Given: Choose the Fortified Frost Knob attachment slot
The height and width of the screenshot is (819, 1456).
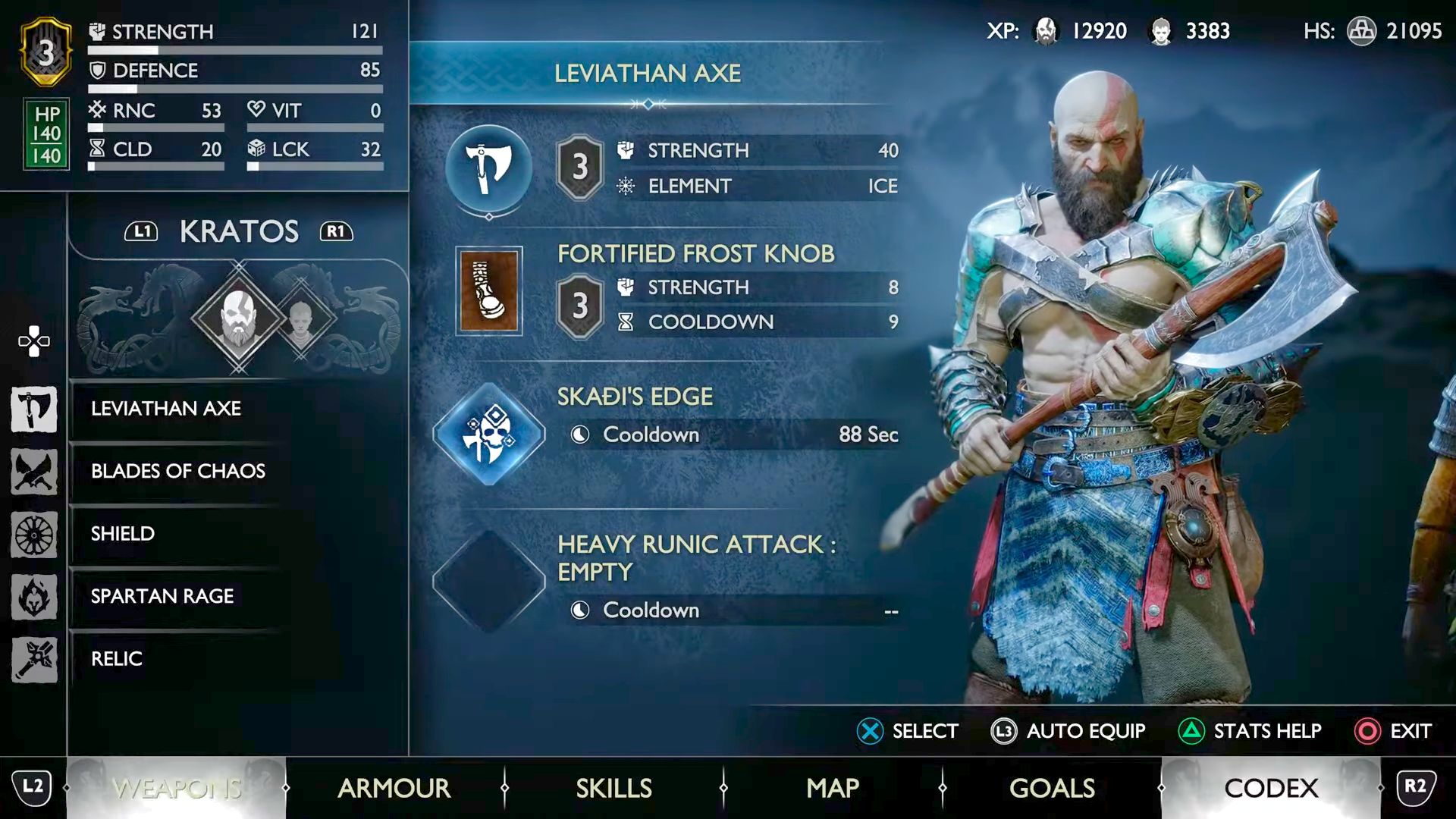Looking at the screenshot, I should point(489,290).
